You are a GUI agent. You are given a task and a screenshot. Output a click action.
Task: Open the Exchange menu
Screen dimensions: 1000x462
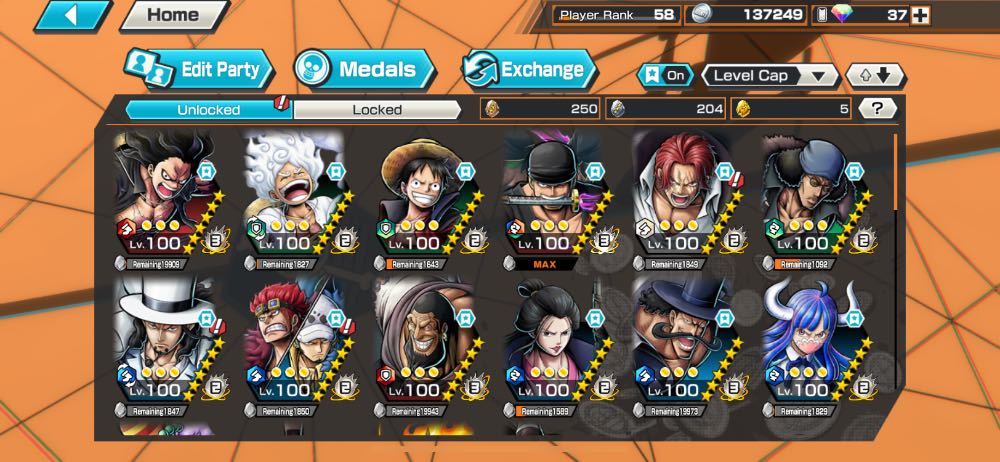point(528,69)
